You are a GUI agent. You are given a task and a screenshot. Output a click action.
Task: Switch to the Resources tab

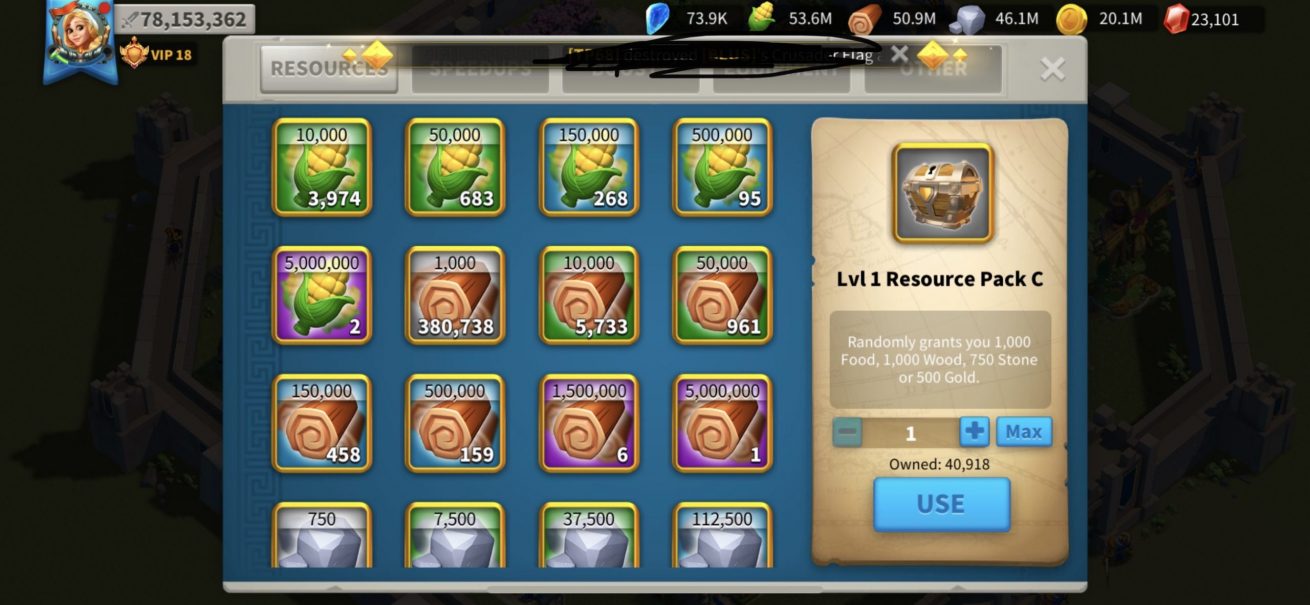[x=328, y=68]
